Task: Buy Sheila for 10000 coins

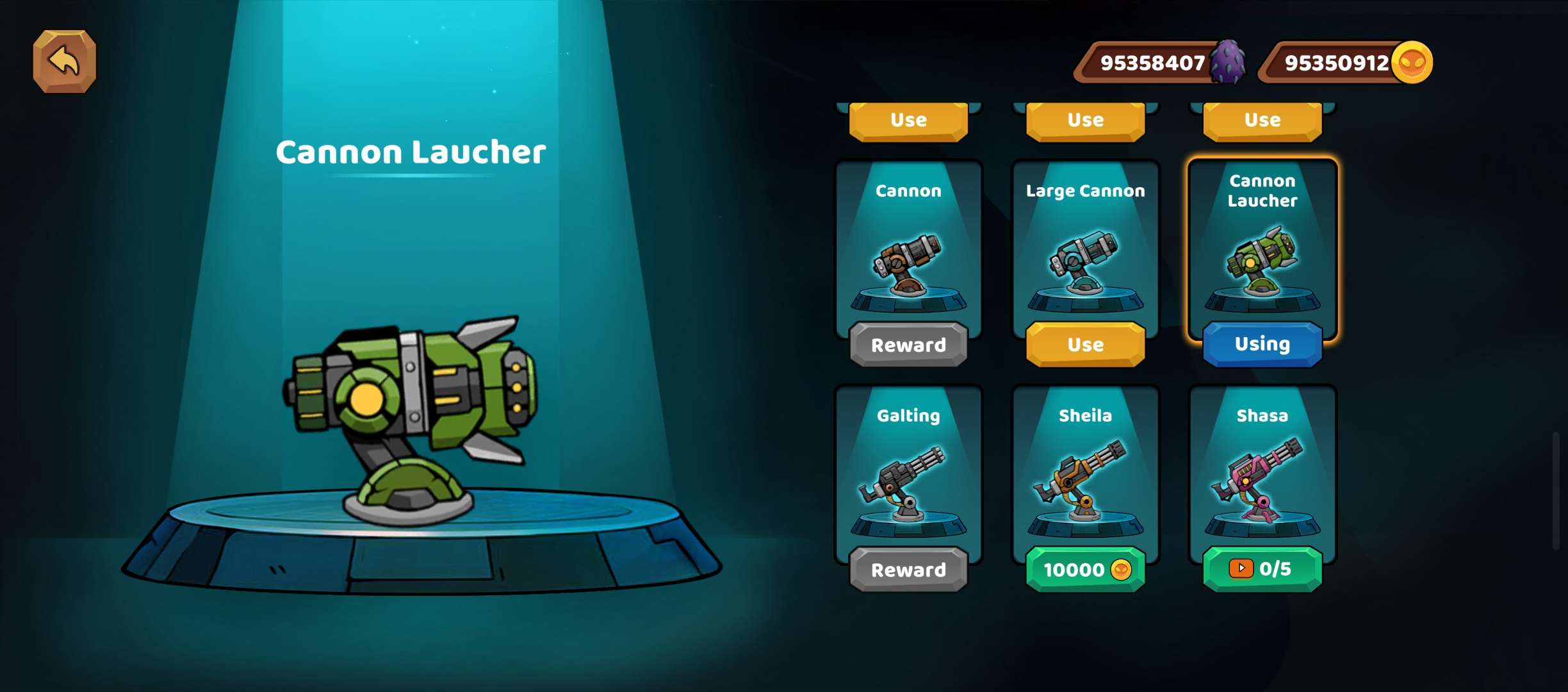Action: click(1085, 570)
